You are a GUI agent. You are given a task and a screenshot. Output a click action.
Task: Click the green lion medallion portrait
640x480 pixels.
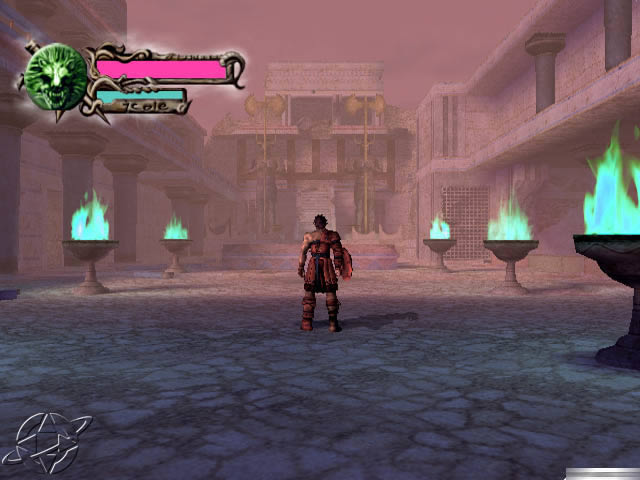click(x=55, y=78)
